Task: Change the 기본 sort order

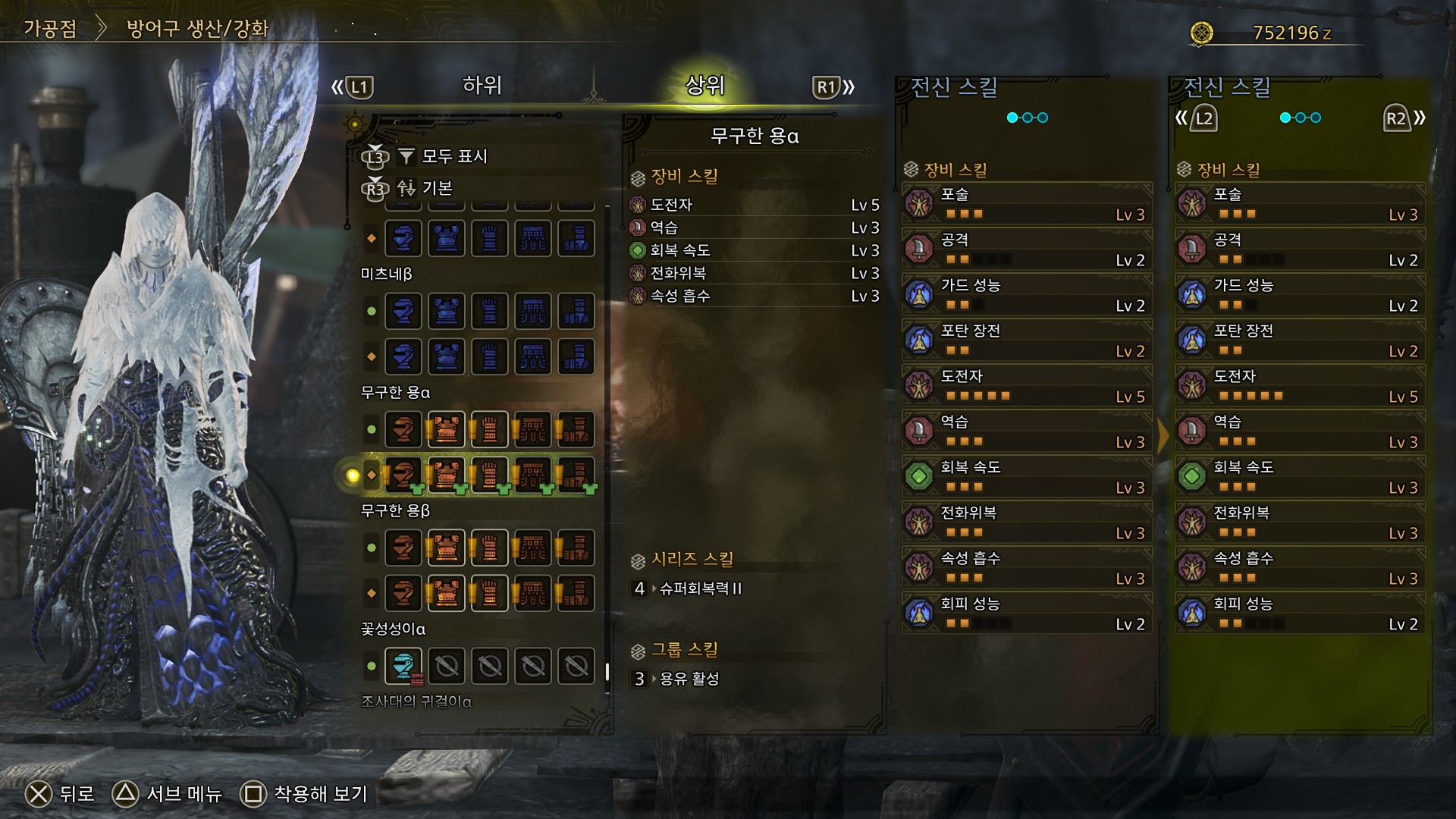Action: pyautogui.click(x=436, y=188)
